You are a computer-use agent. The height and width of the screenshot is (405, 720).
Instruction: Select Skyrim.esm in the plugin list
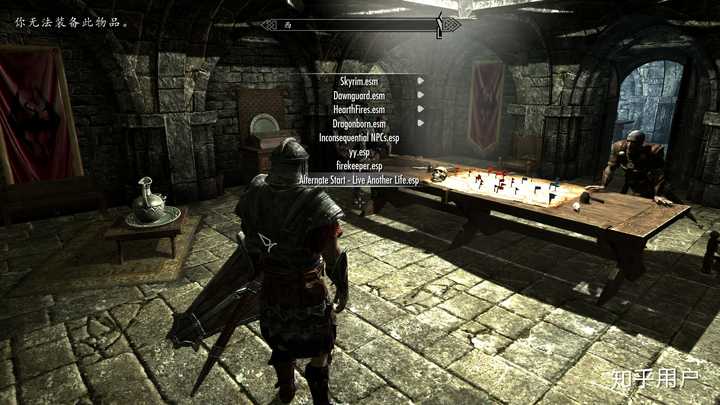(x=359, y=80)
